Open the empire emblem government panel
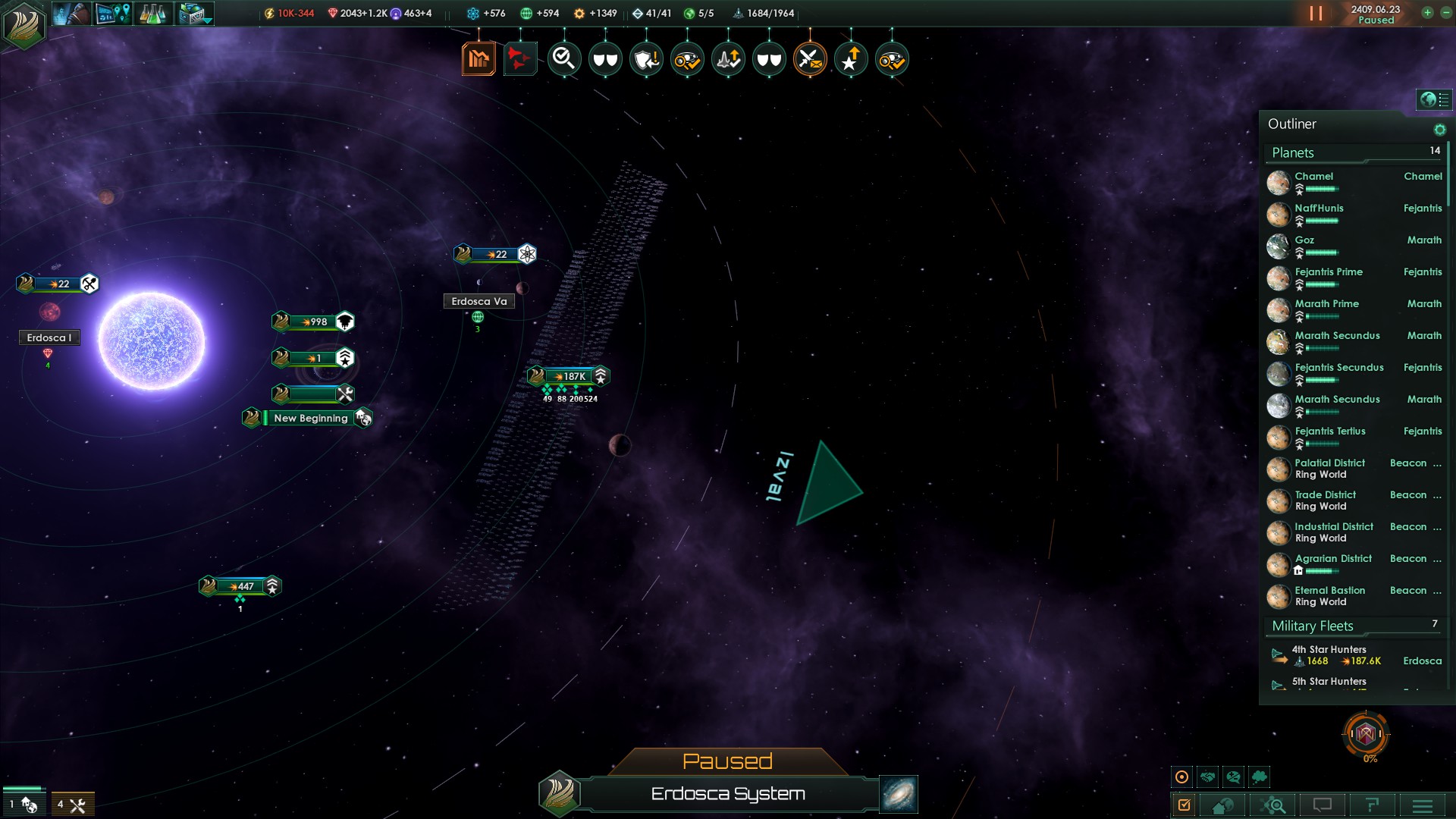The image size is (1456, 819). (24, 24)
